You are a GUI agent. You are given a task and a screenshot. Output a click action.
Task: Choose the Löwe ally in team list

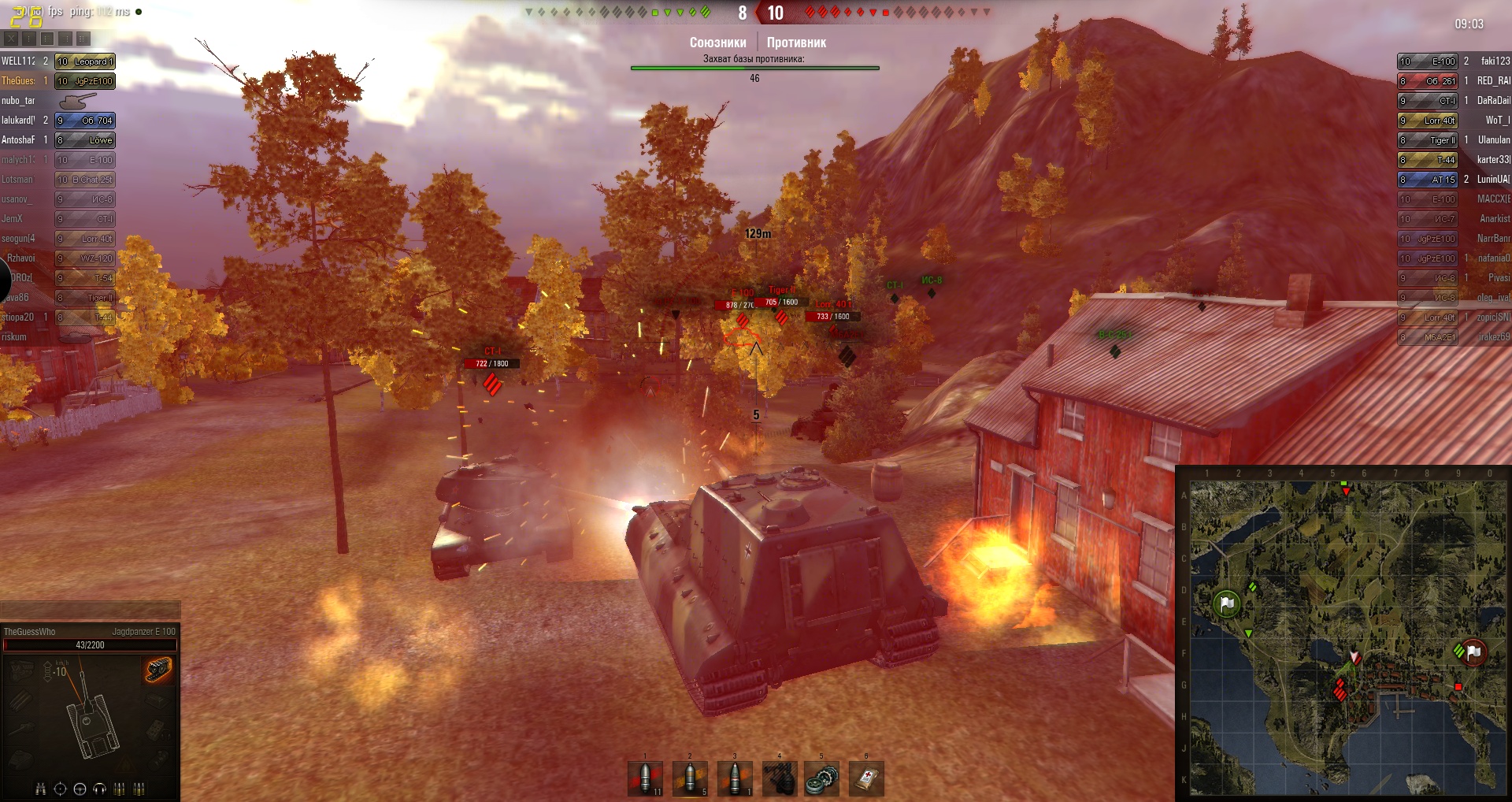tap(58, 140)
